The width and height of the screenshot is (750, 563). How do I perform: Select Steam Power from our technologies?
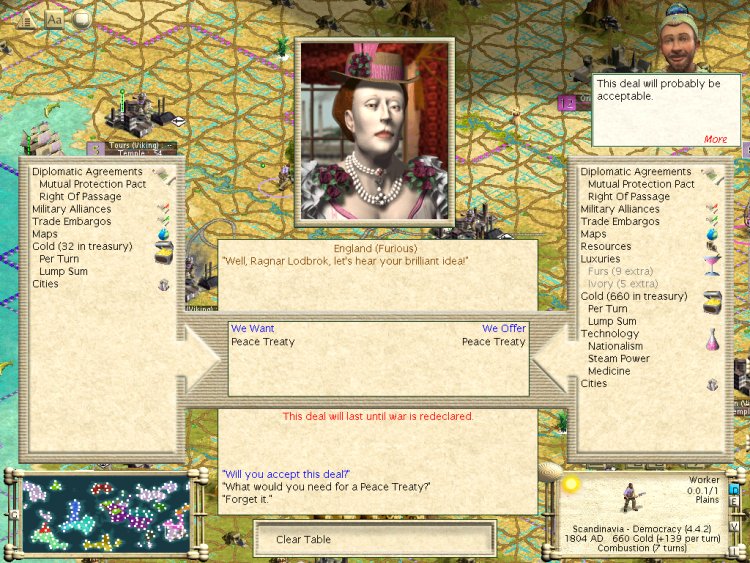(618, 359)
